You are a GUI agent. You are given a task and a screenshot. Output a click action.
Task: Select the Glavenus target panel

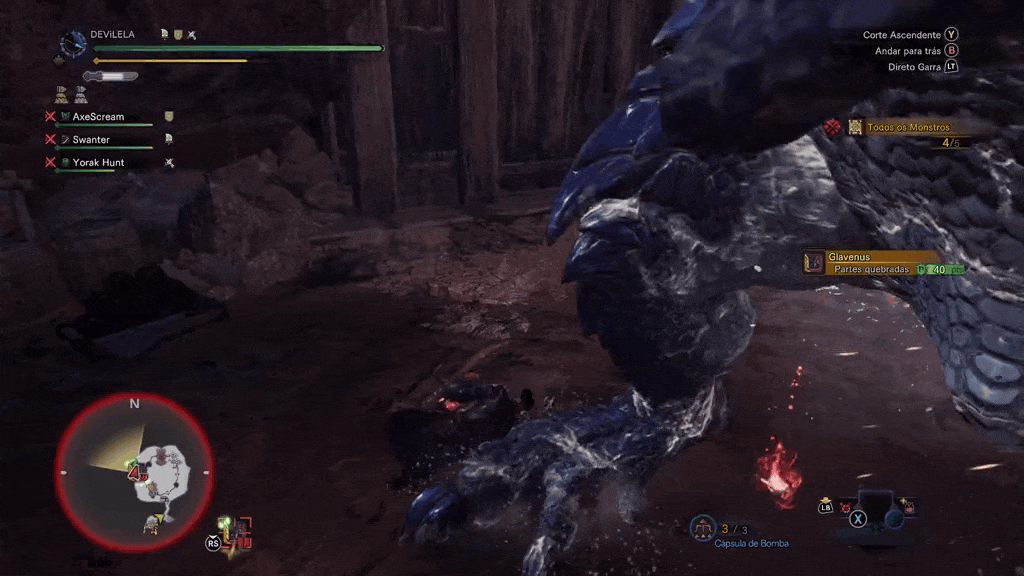coord(880,263)
